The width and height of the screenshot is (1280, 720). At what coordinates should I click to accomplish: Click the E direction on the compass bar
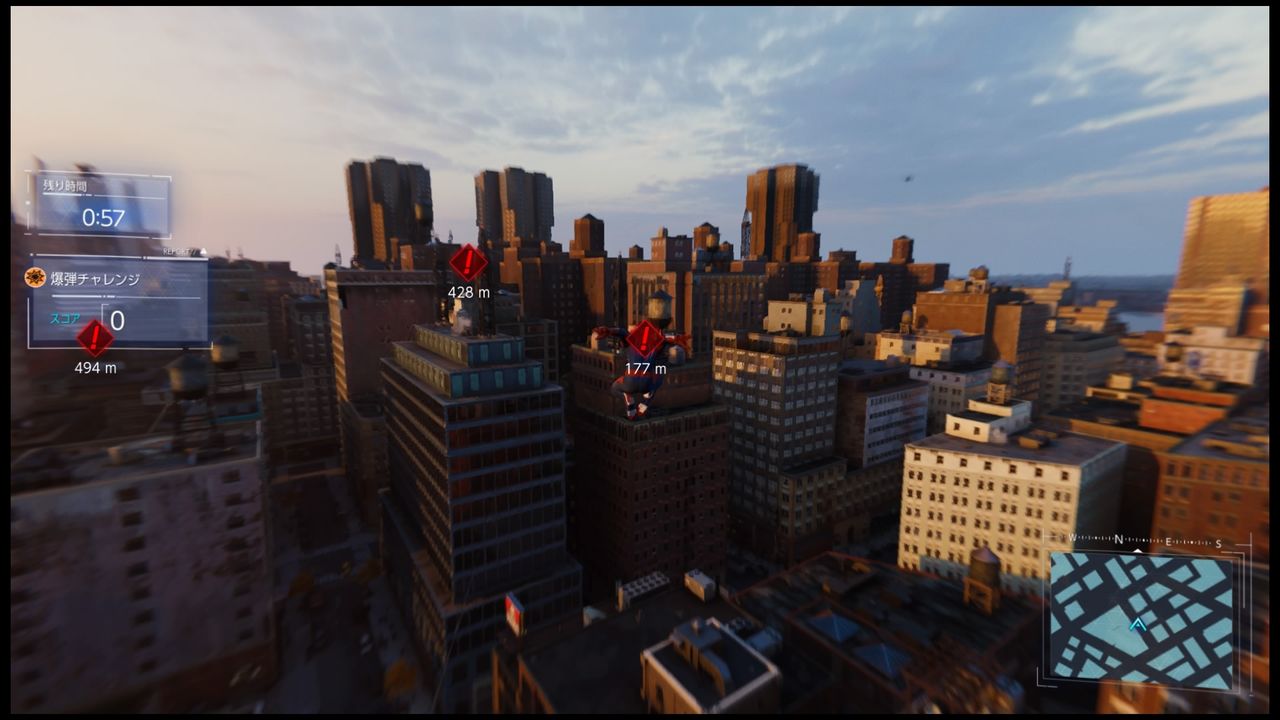point(1168,540)
